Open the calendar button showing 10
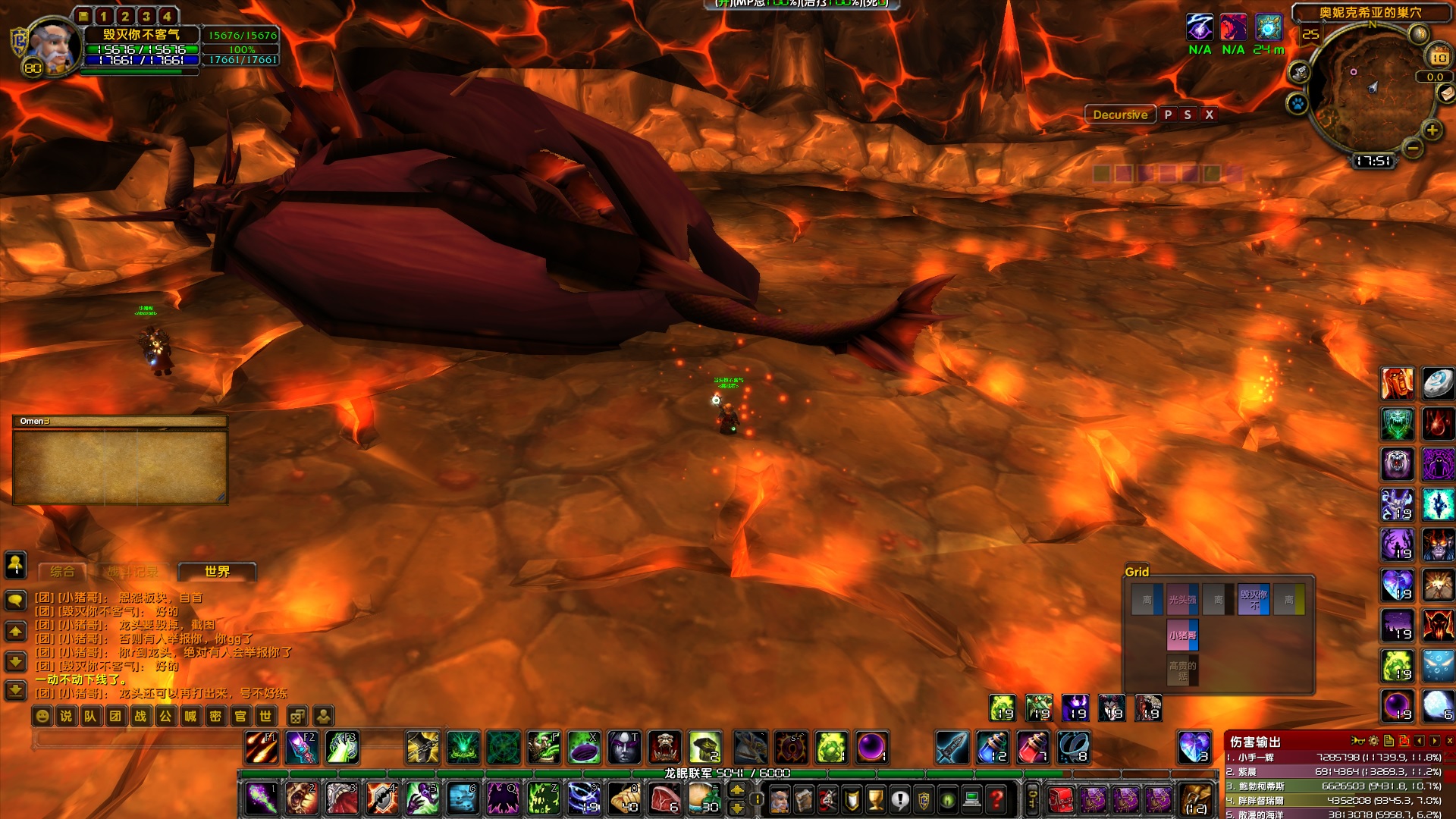Screen dimensions: 1456x819 point(1439,57)
